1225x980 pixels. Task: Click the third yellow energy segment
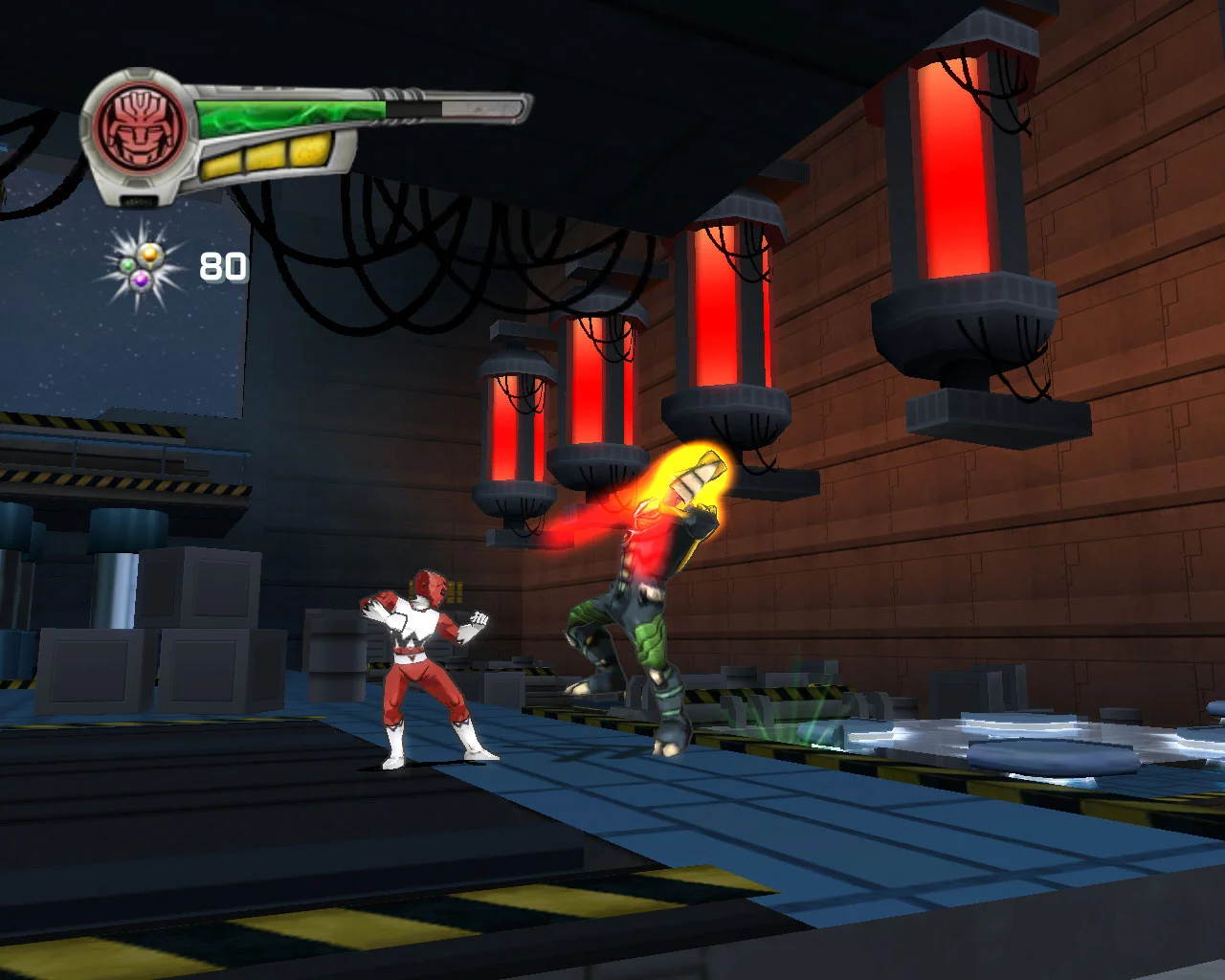click(x=309, y=148)
